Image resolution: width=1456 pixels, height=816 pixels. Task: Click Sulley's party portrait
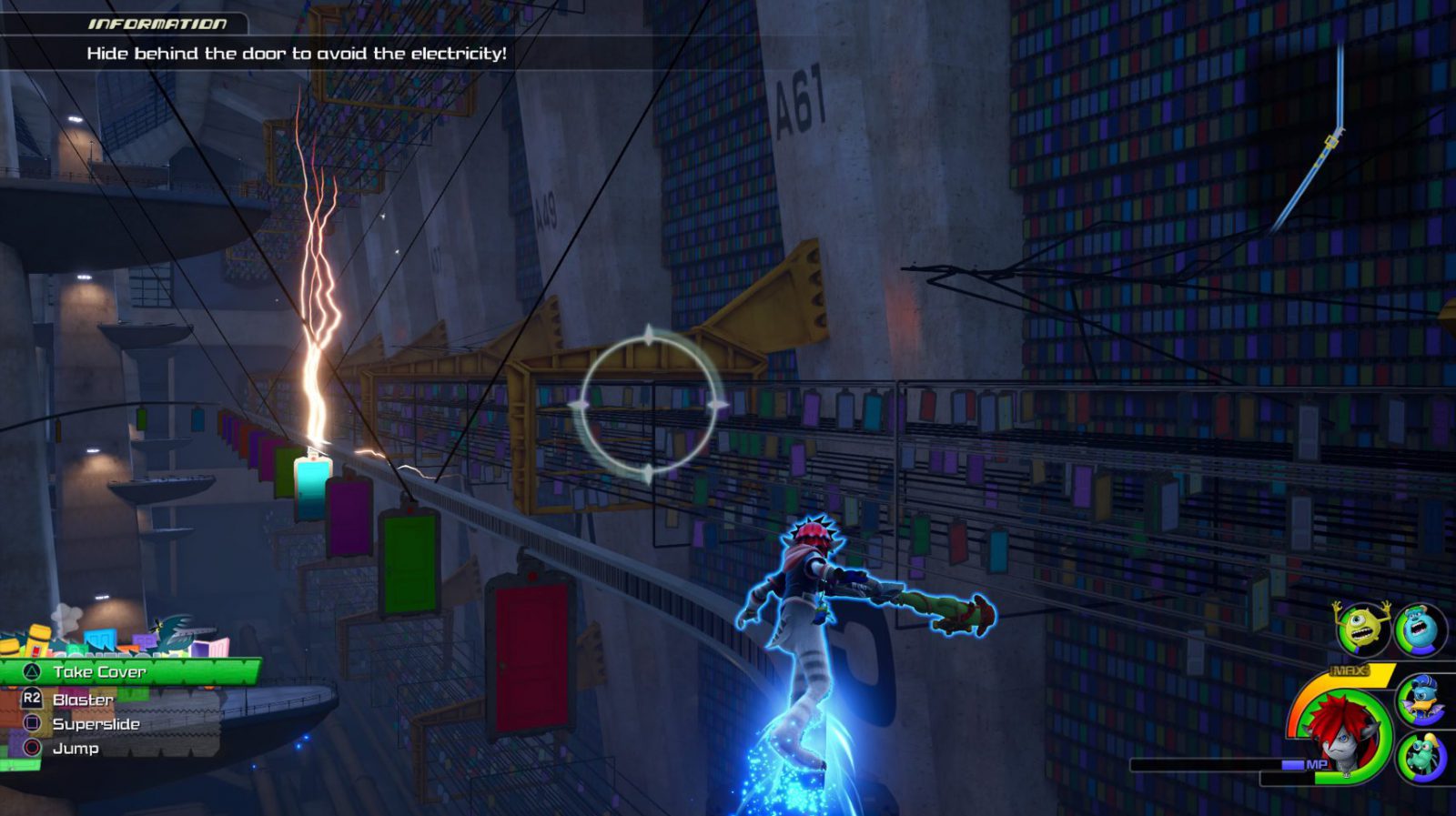(x=1420, y=628)
